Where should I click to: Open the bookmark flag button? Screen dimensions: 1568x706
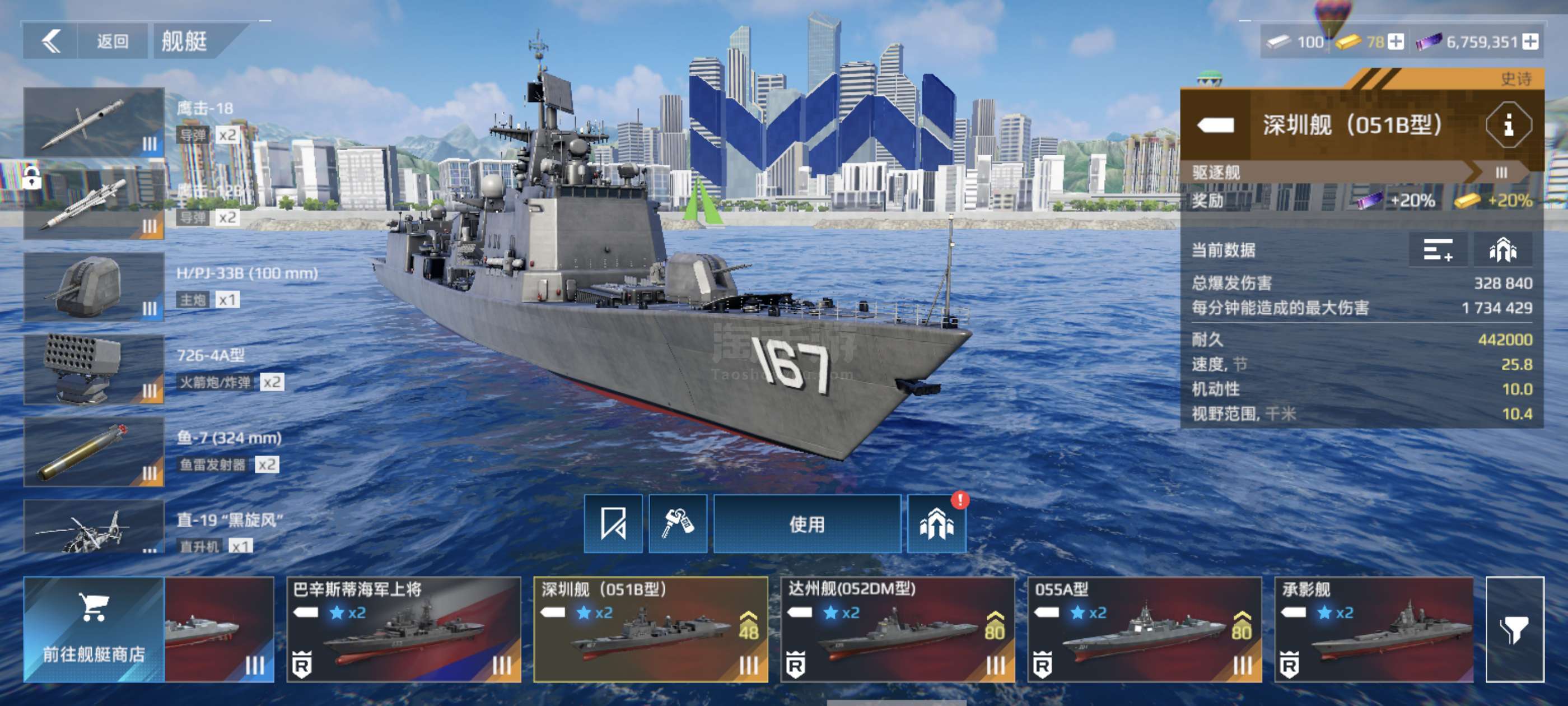[613, 524]
